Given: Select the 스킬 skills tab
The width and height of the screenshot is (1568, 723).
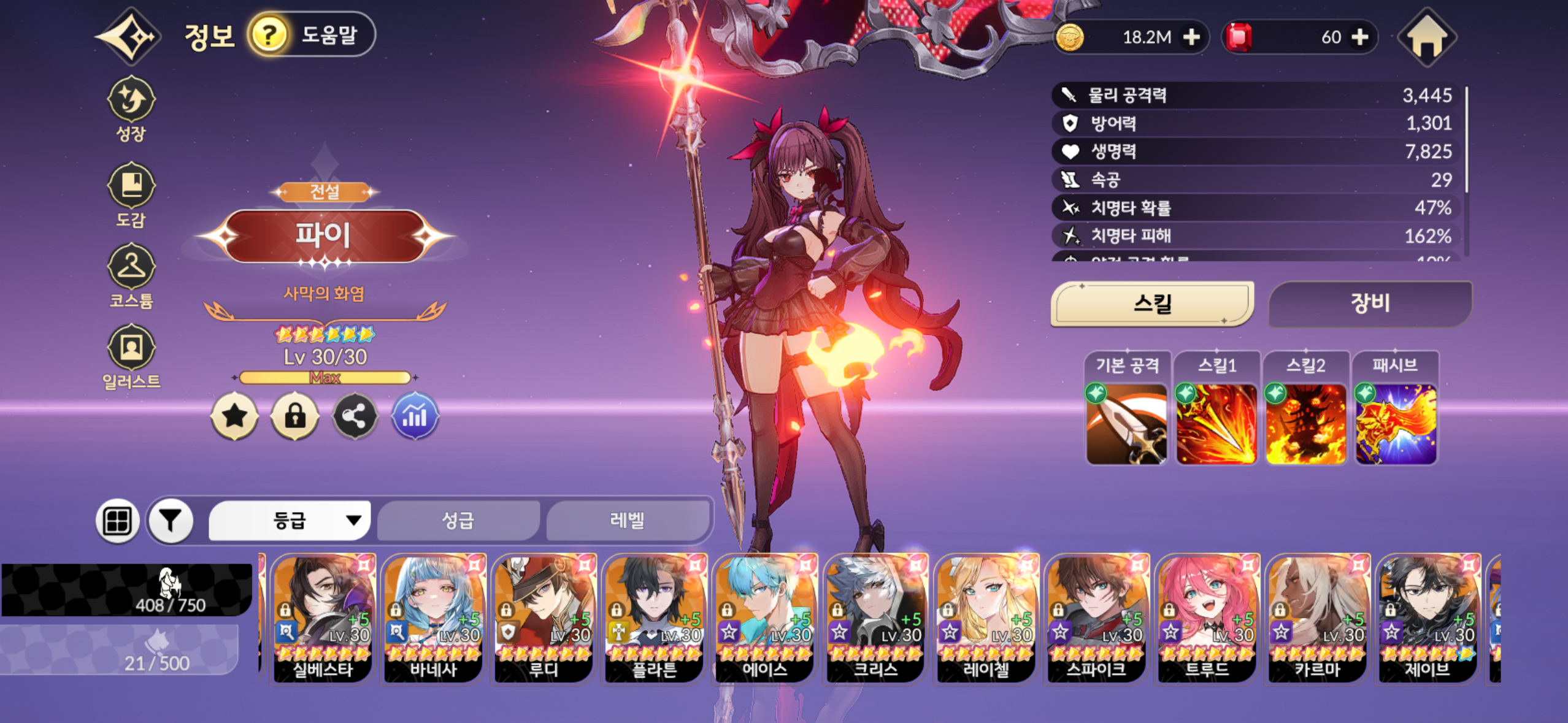Looking at the screenshot, I should [x=1152, y=304].
